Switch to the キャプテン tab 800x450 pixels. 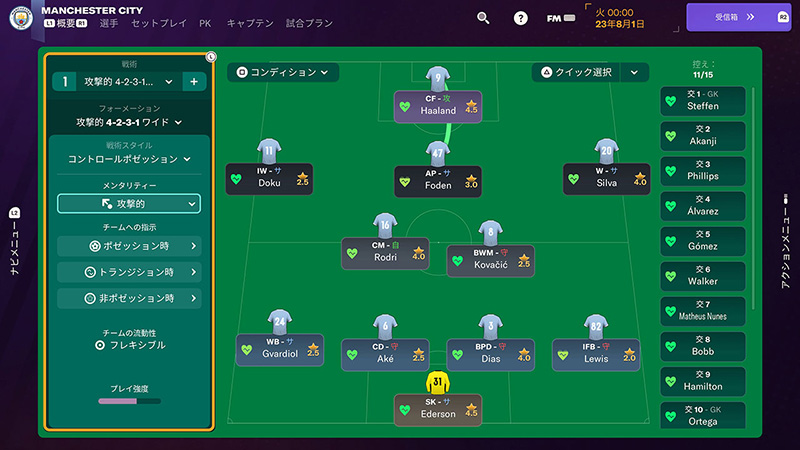250,22
